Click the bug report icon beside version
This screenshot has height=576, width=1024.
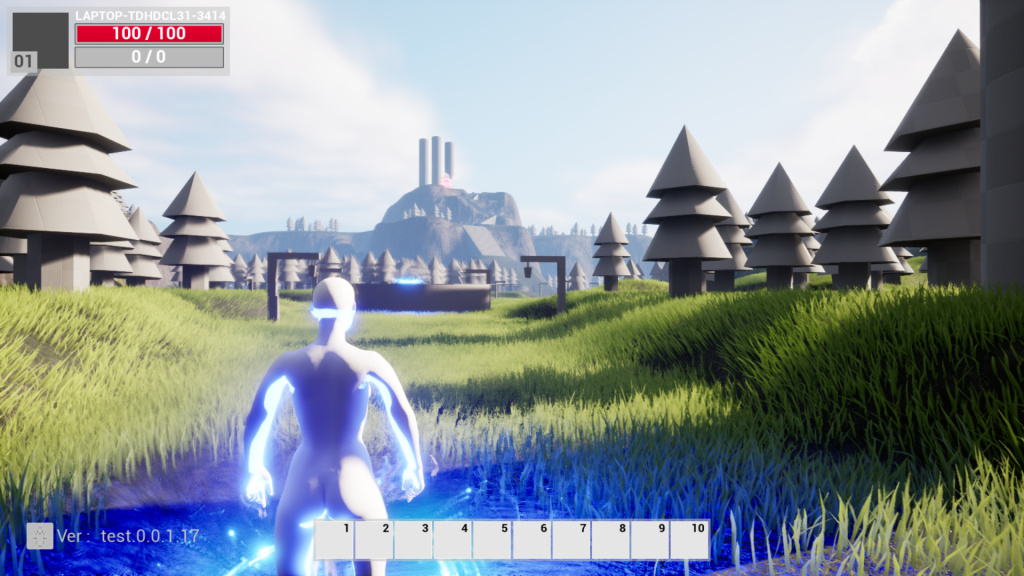click(x=40, y=536)
